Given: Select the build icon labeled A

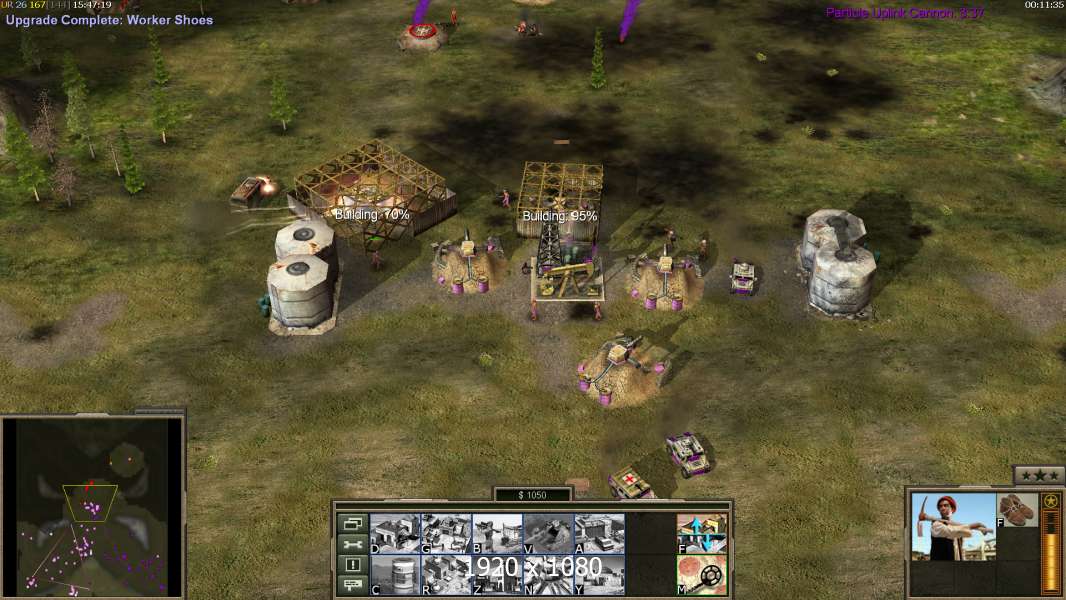Looking at the screenshot, I should point(599,533).
